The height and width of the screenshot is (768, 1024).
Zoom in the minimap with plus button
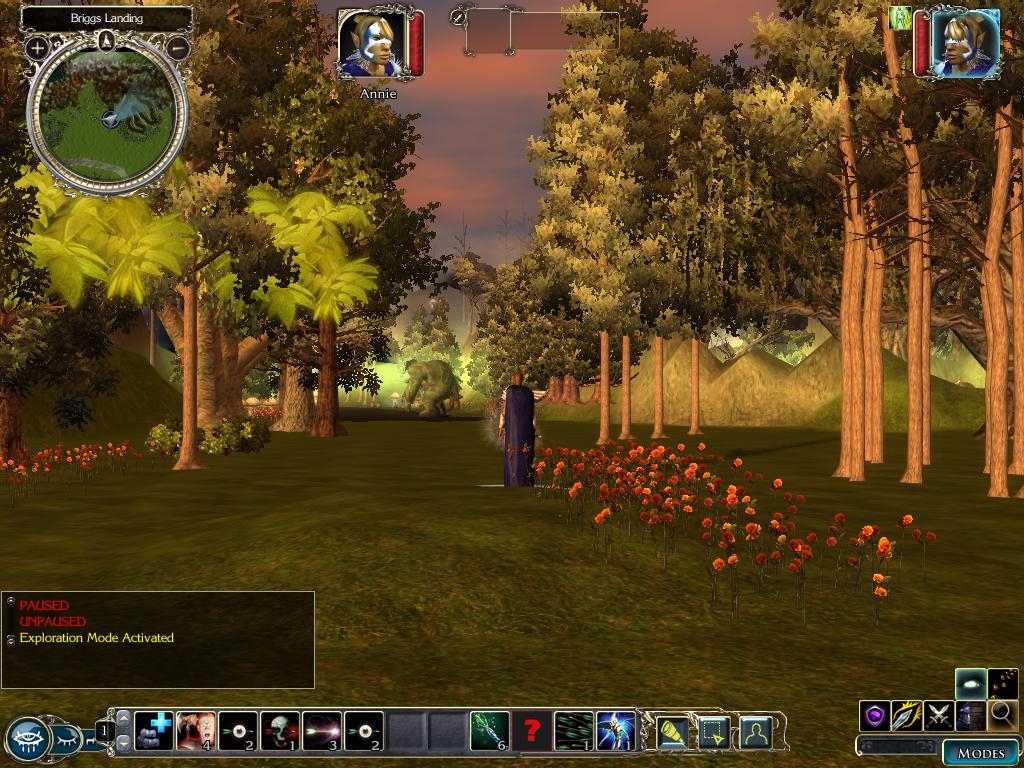(x=37, y=47)
